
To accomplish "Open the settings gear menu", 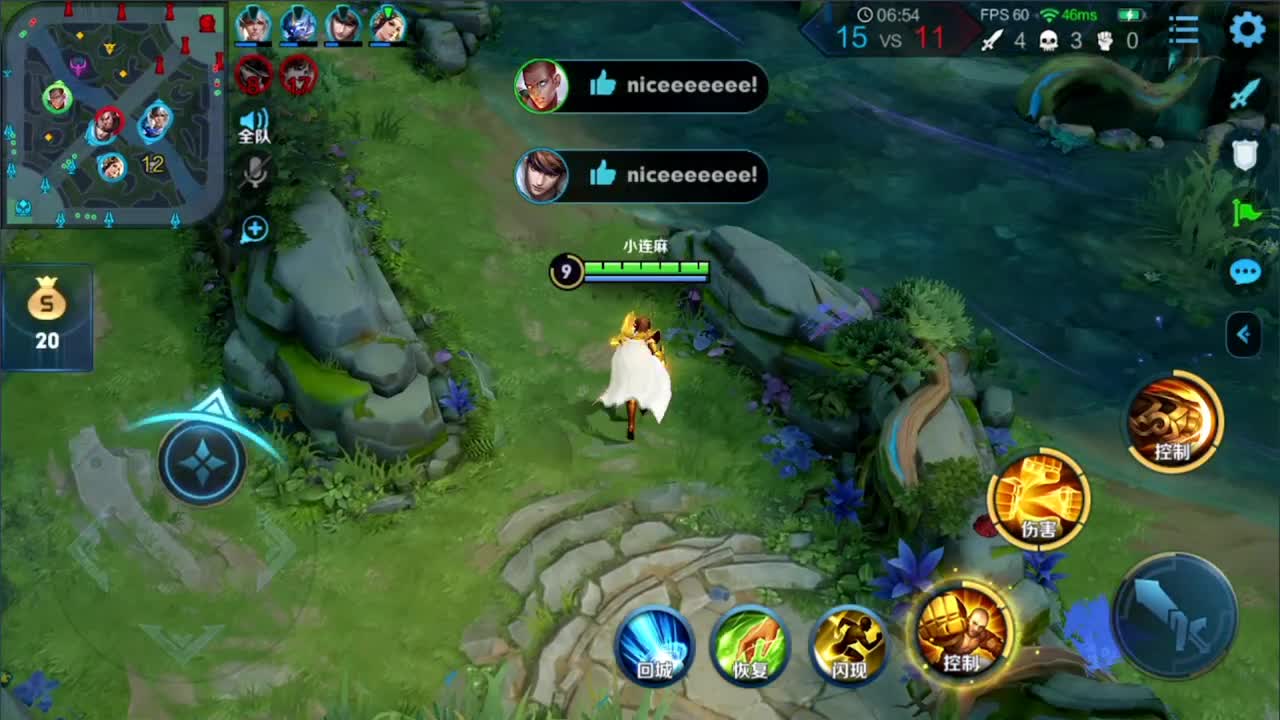I will [x=1247, y=30].
